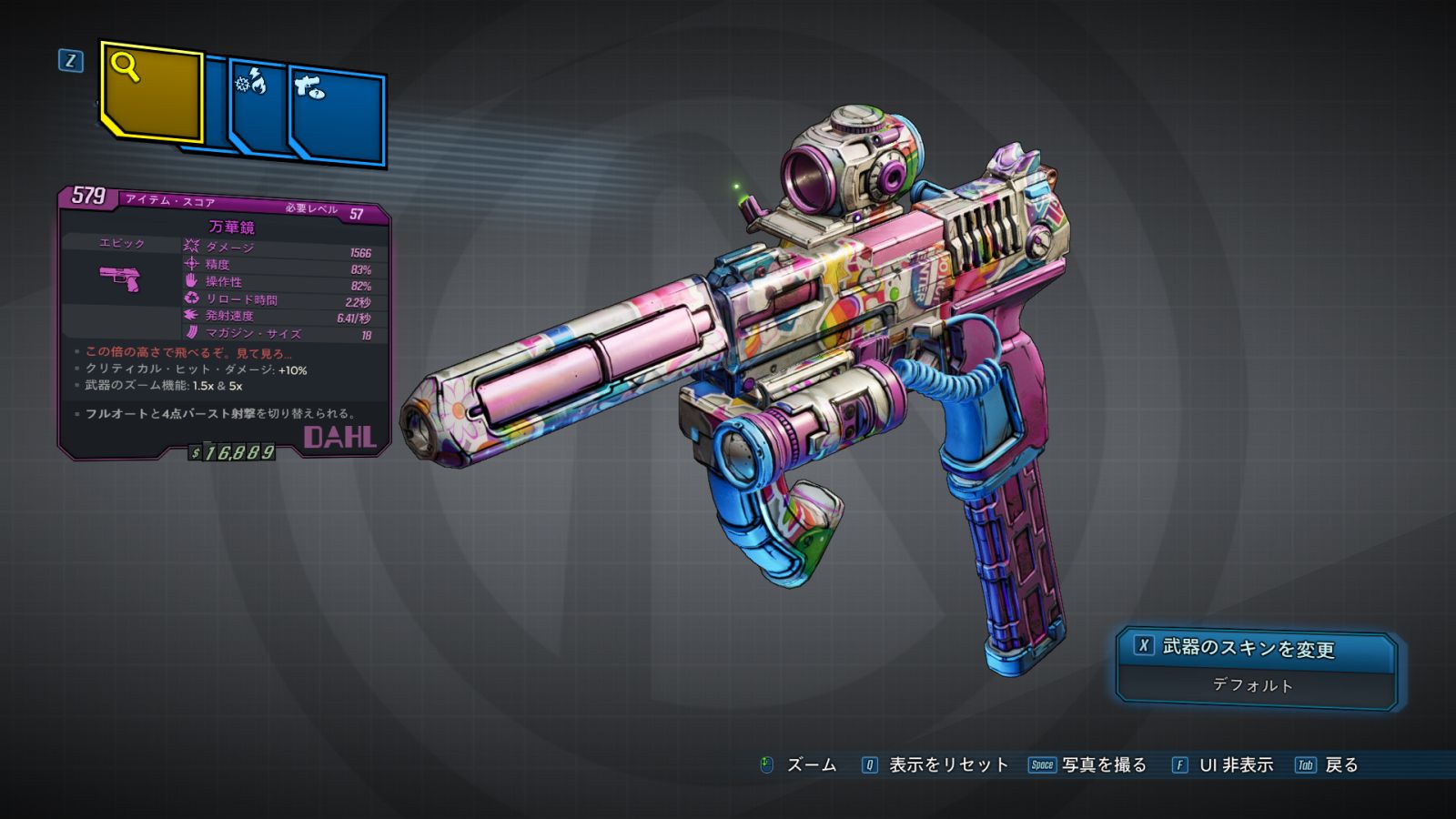The width and height of the screenshot is (1456, 819).
Task: Choose the デフォルト weapon skin field
Action: click(x=1254, y=685)
